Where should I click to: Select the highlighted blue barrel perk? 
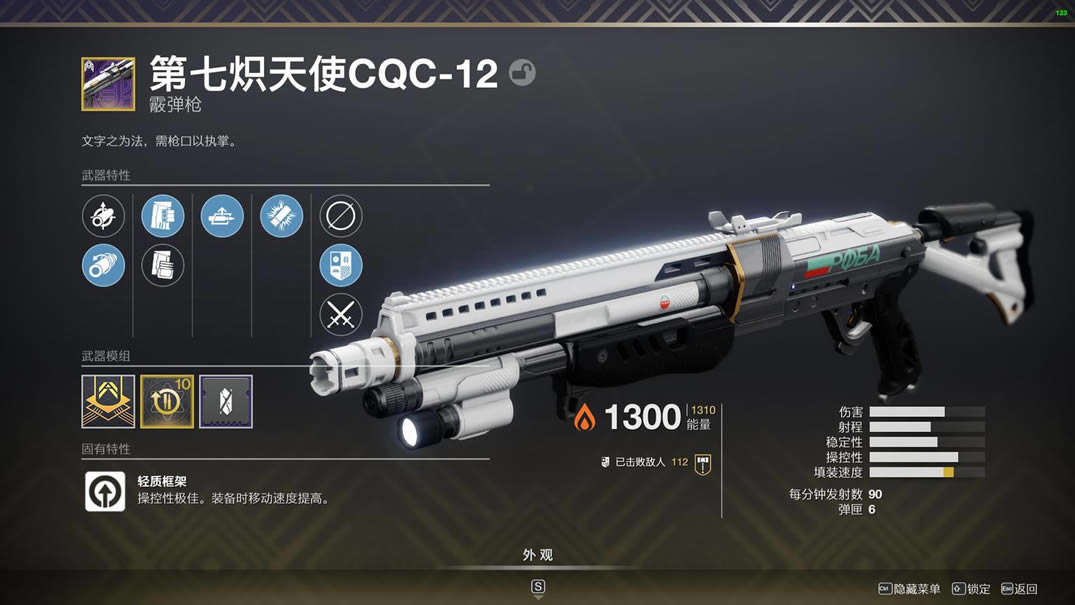(x=103, y=266)
